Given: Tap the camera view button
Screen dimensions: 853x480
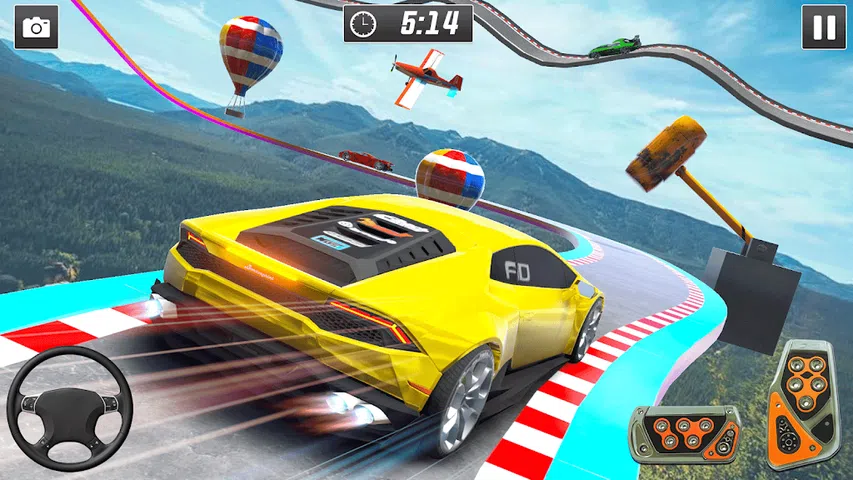Looking at the screenshot, I should pyautogui.click(x=36, y=27).
